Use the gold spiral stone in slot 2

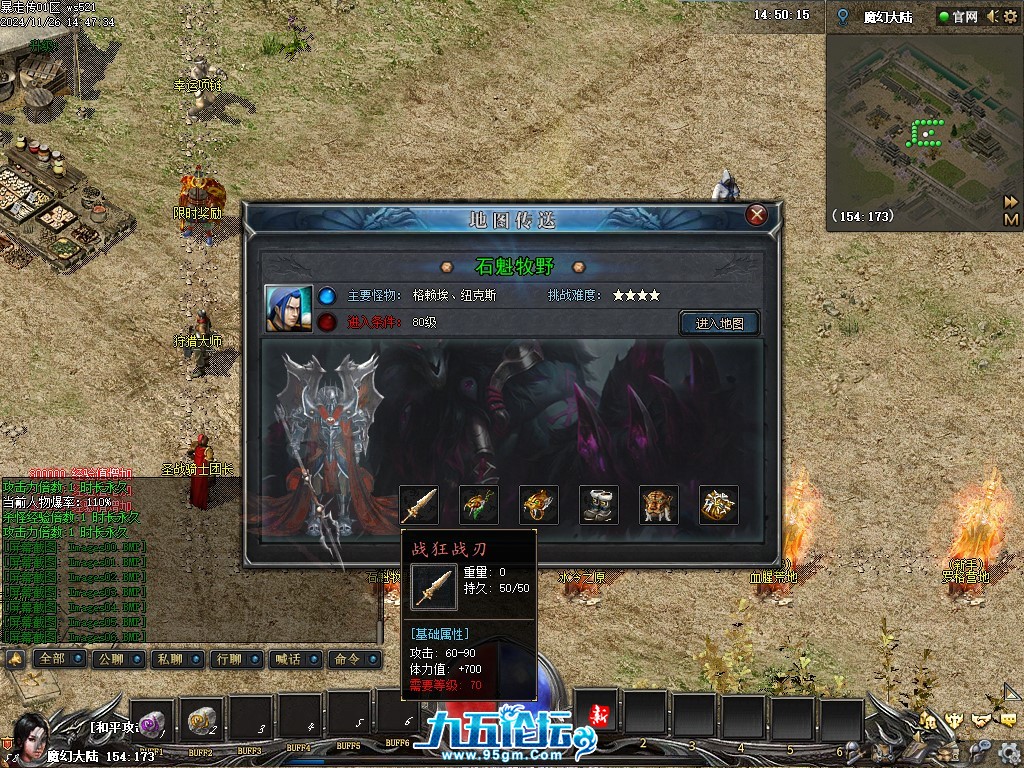pos(202,719)
